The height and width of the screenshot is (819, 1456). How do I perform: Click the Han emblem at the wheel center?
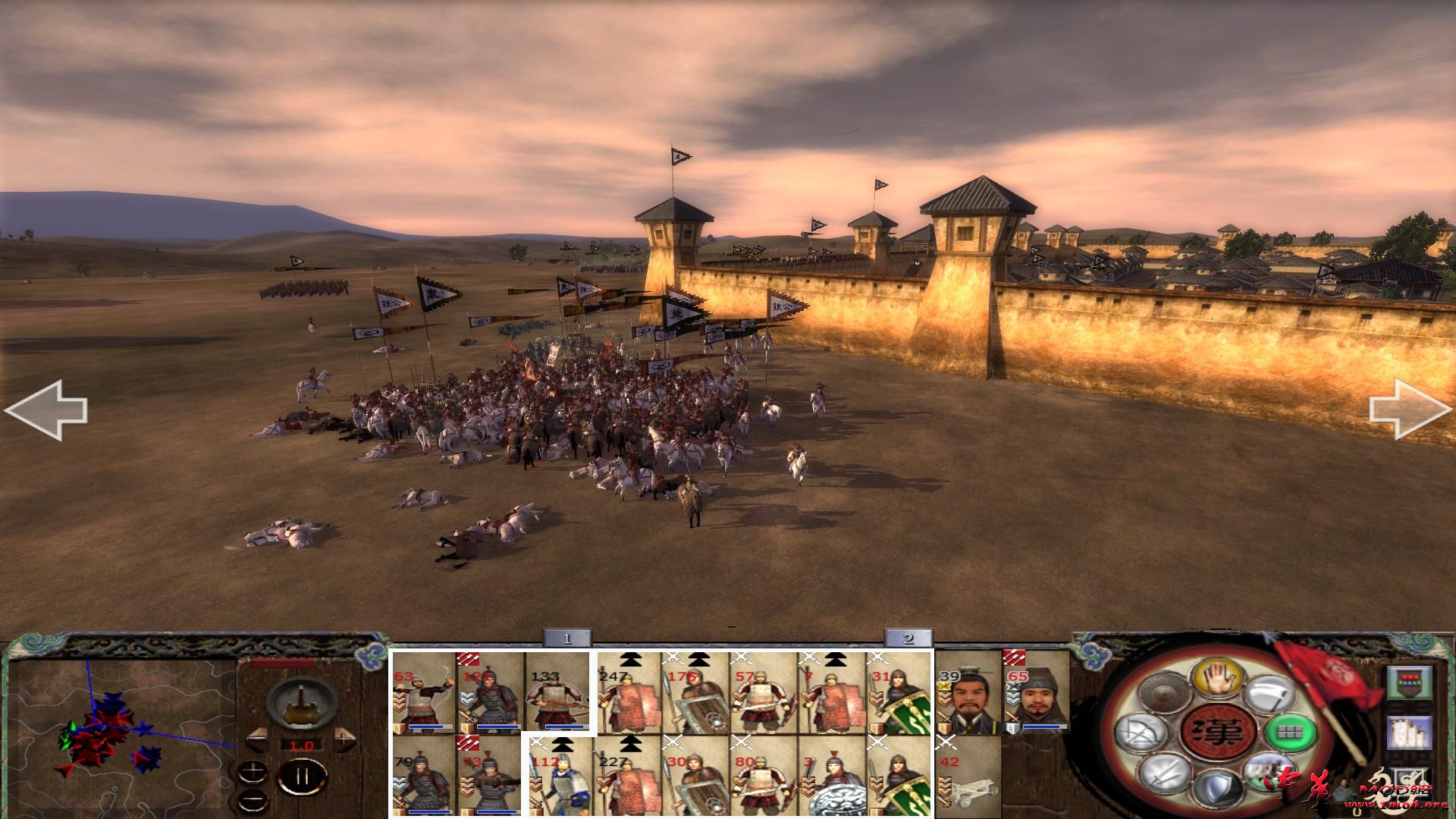1218,733
